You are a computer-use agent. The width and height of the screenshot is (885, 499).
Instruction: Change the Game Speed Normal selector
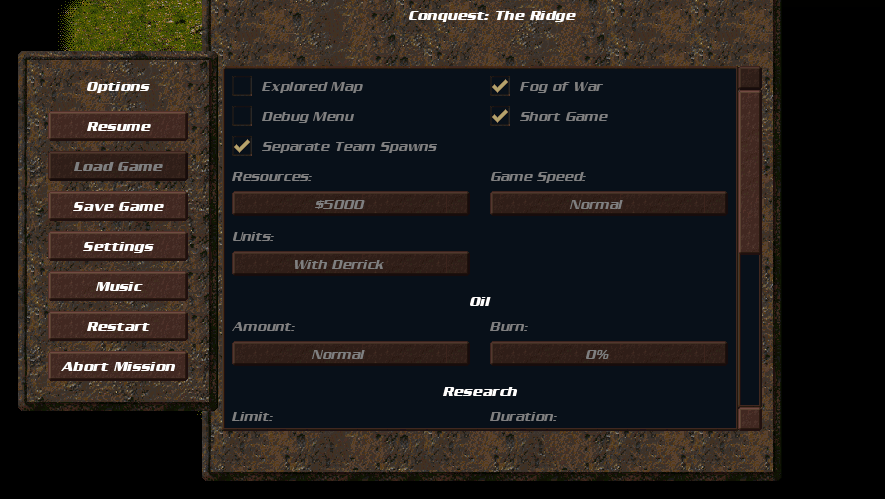[608, 204]
